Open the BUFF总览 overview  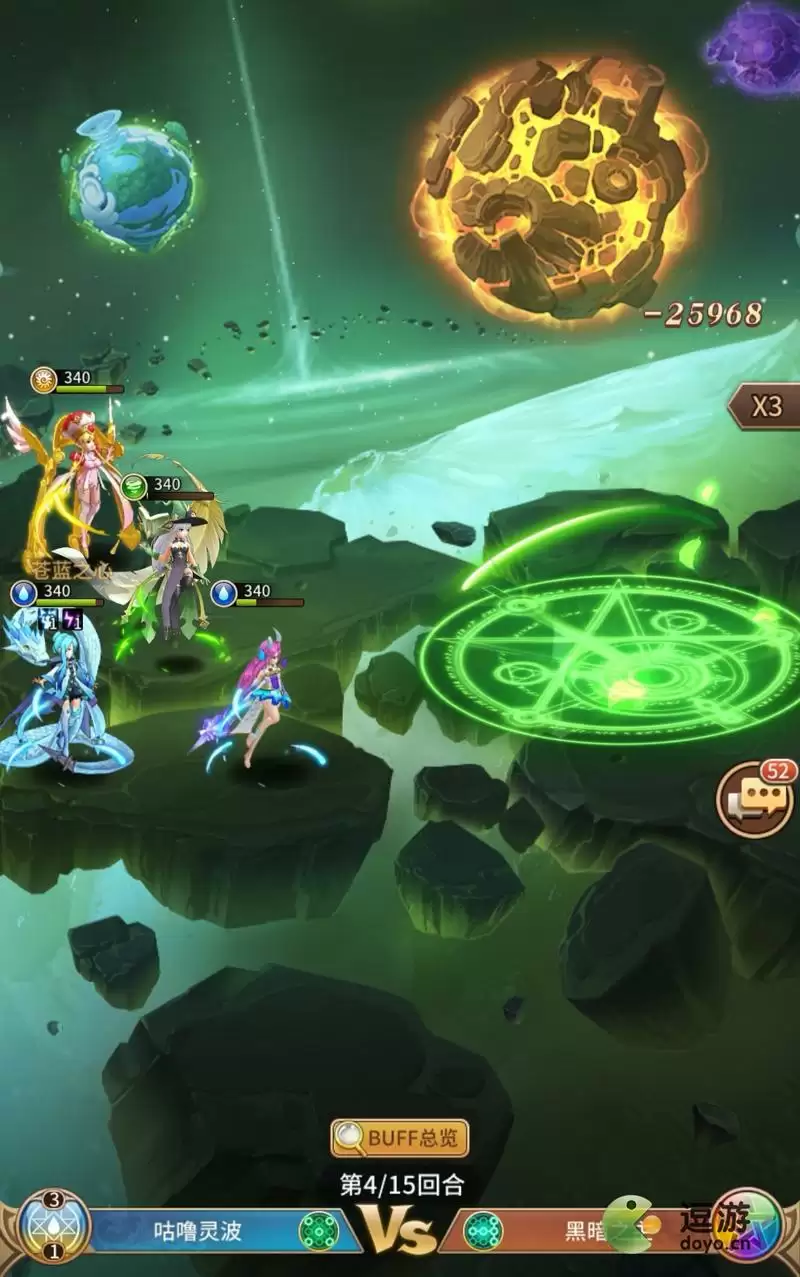click(x=400, y=1138)
